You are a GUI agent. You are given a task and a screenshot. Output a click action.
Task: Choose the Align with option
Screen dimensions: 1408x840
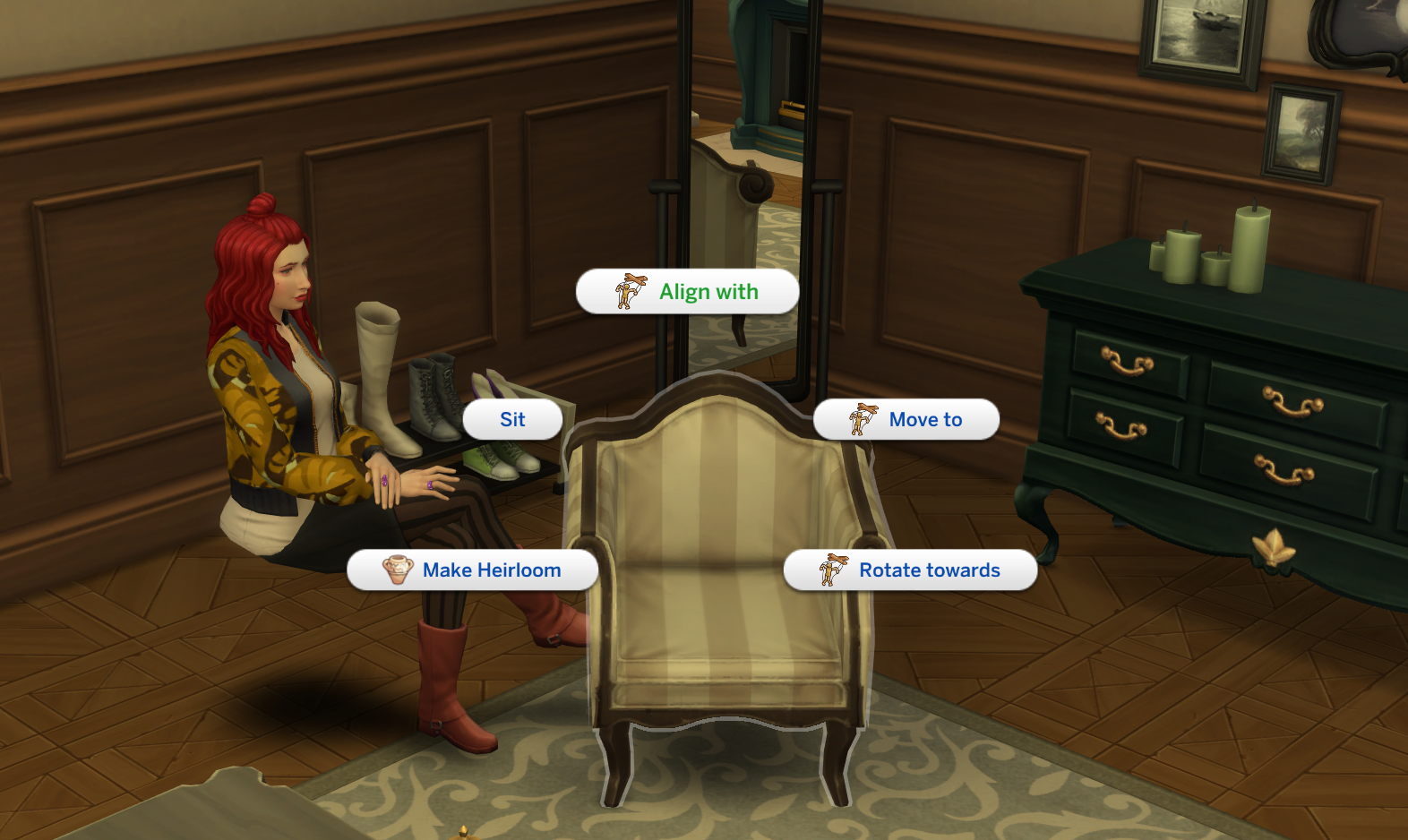[x=708, y=291]
